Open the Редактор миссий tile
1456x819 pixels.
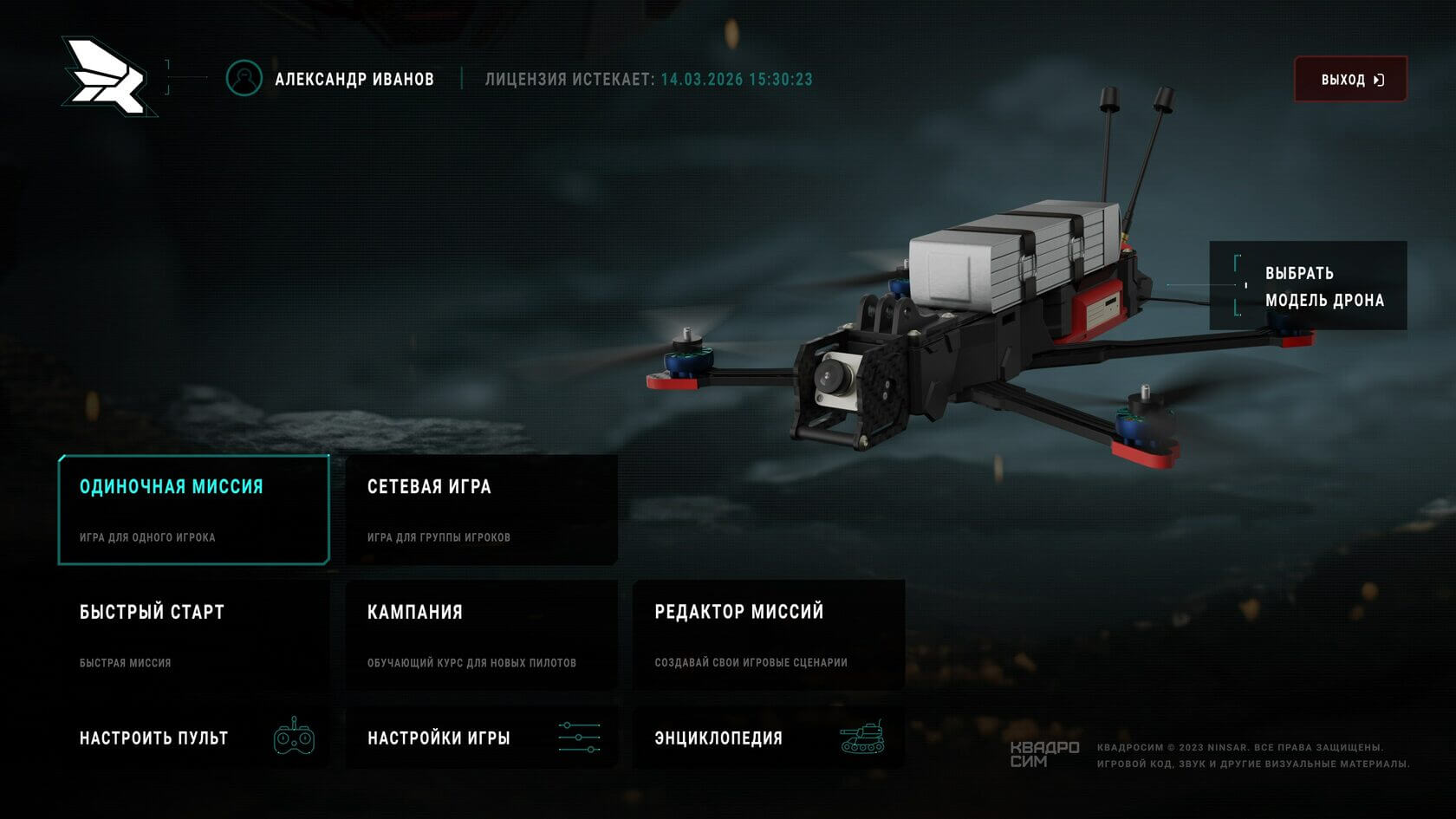(x=769, y=635)
